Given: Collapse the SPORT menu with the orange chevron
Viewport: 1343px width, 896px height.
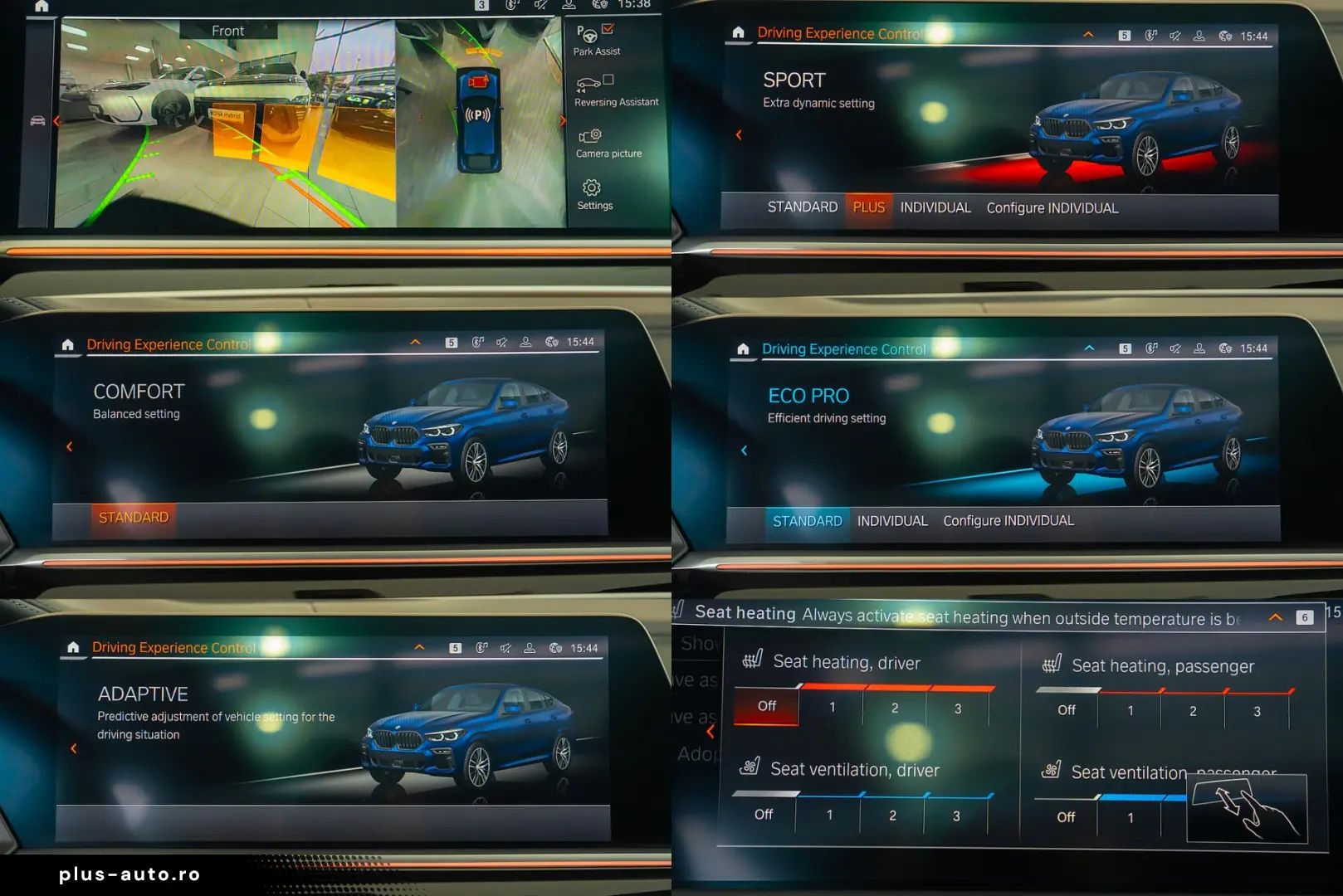Looking at the screenshot, I should point(1087,35).
